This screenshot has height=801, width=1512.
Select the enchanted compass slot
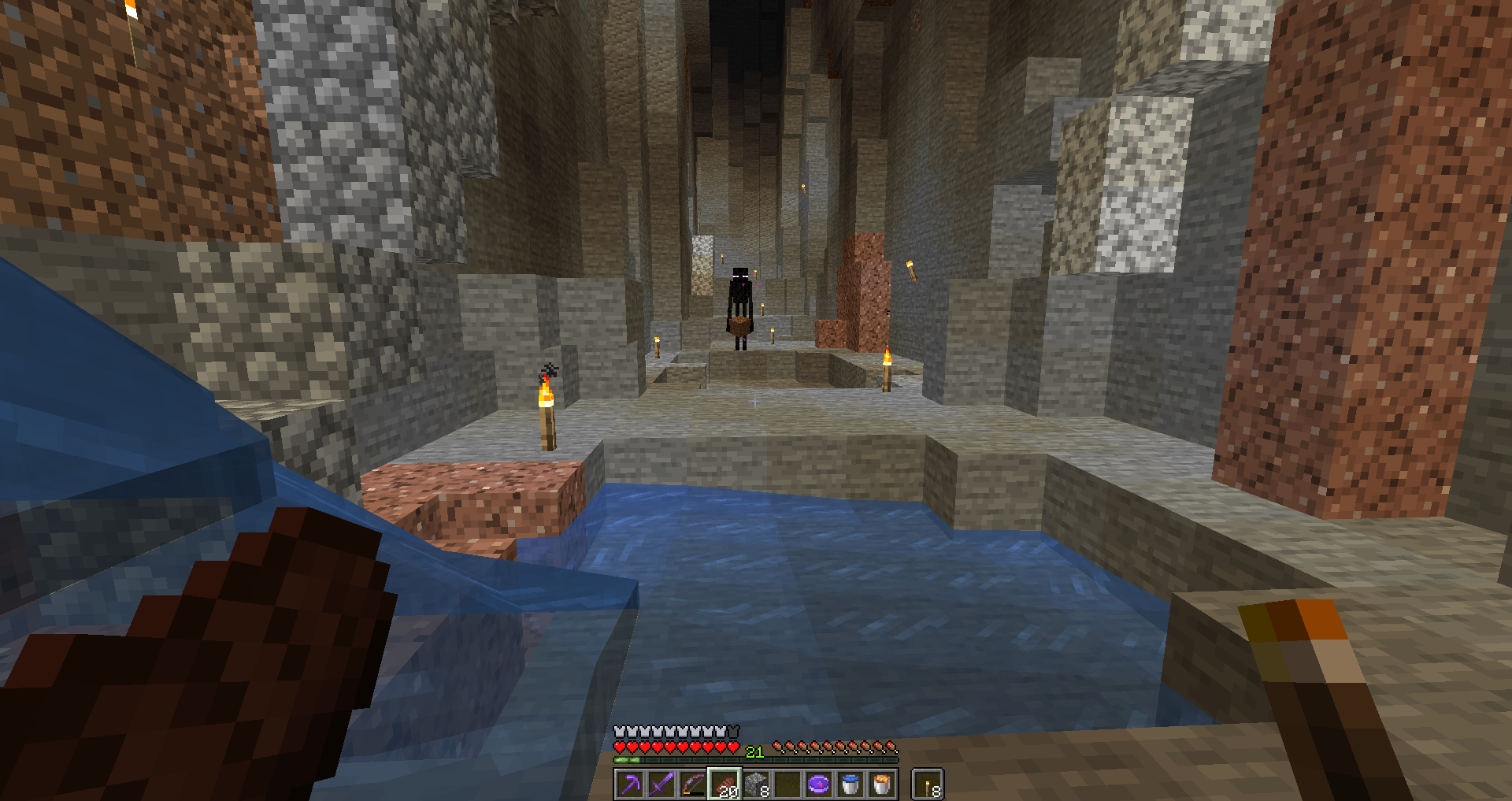[x=819, y=784]
